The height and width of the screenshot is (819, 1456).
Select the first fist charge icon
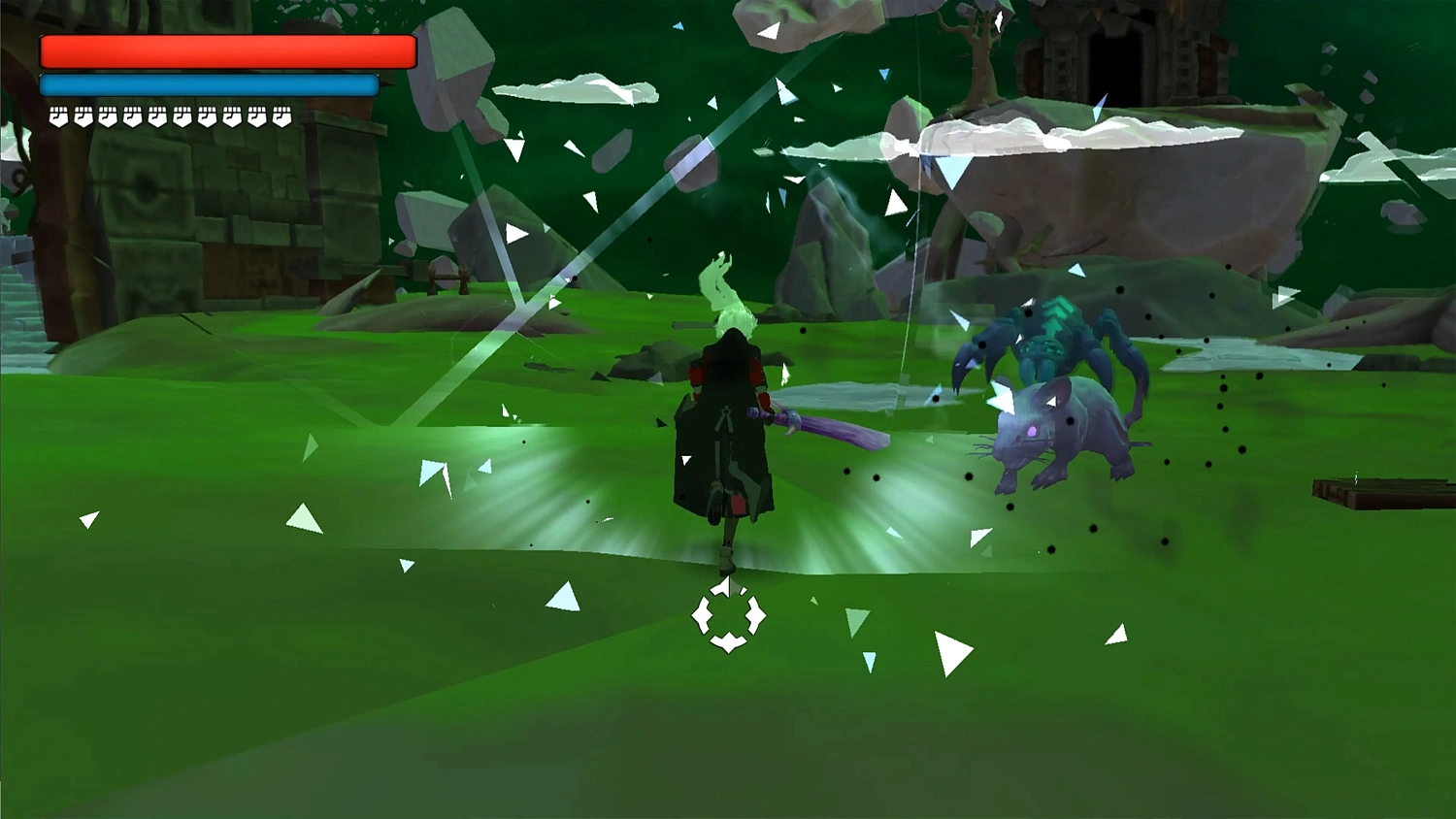pyautogui.click(x=58, y=115)
